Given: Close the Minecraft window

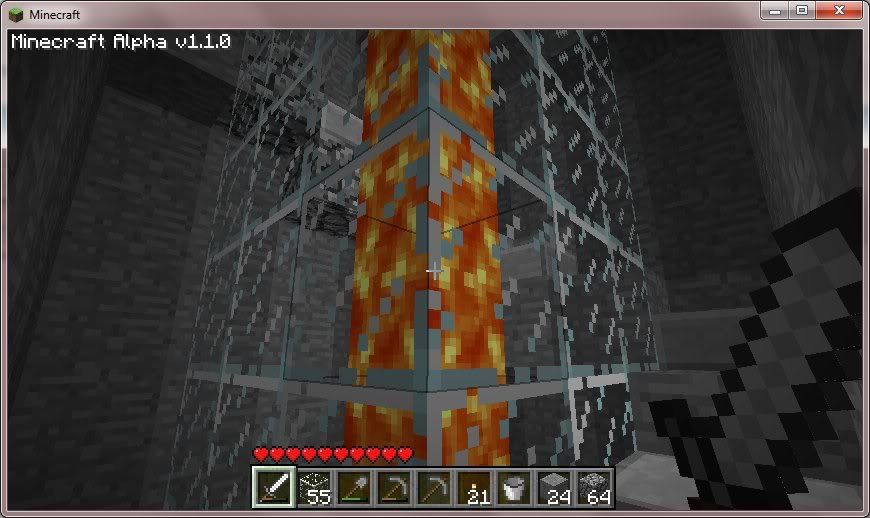Looking at the screenshot, I should click(x=838, y=10).
